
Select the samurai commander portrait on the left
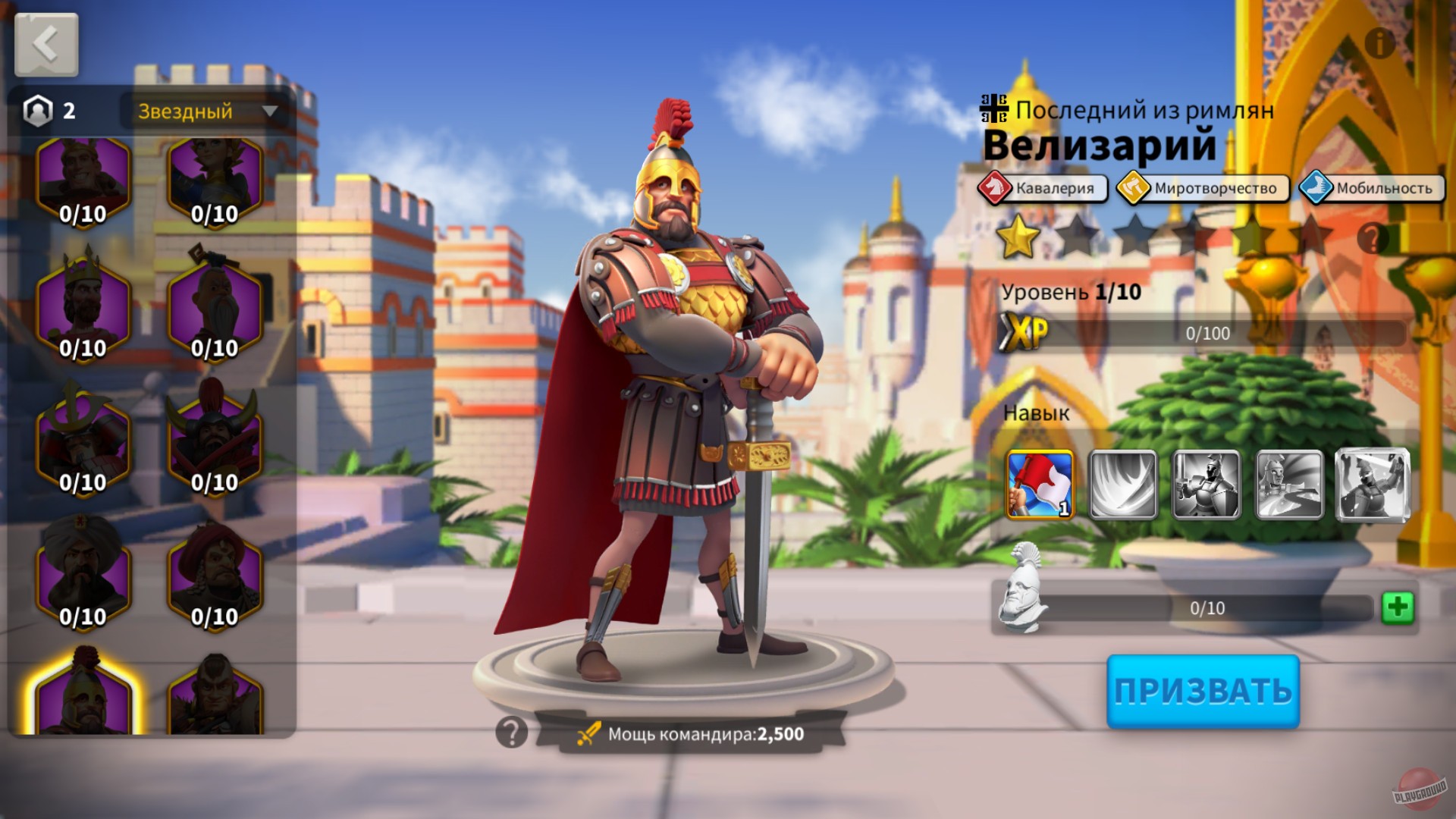coord(83,437)
